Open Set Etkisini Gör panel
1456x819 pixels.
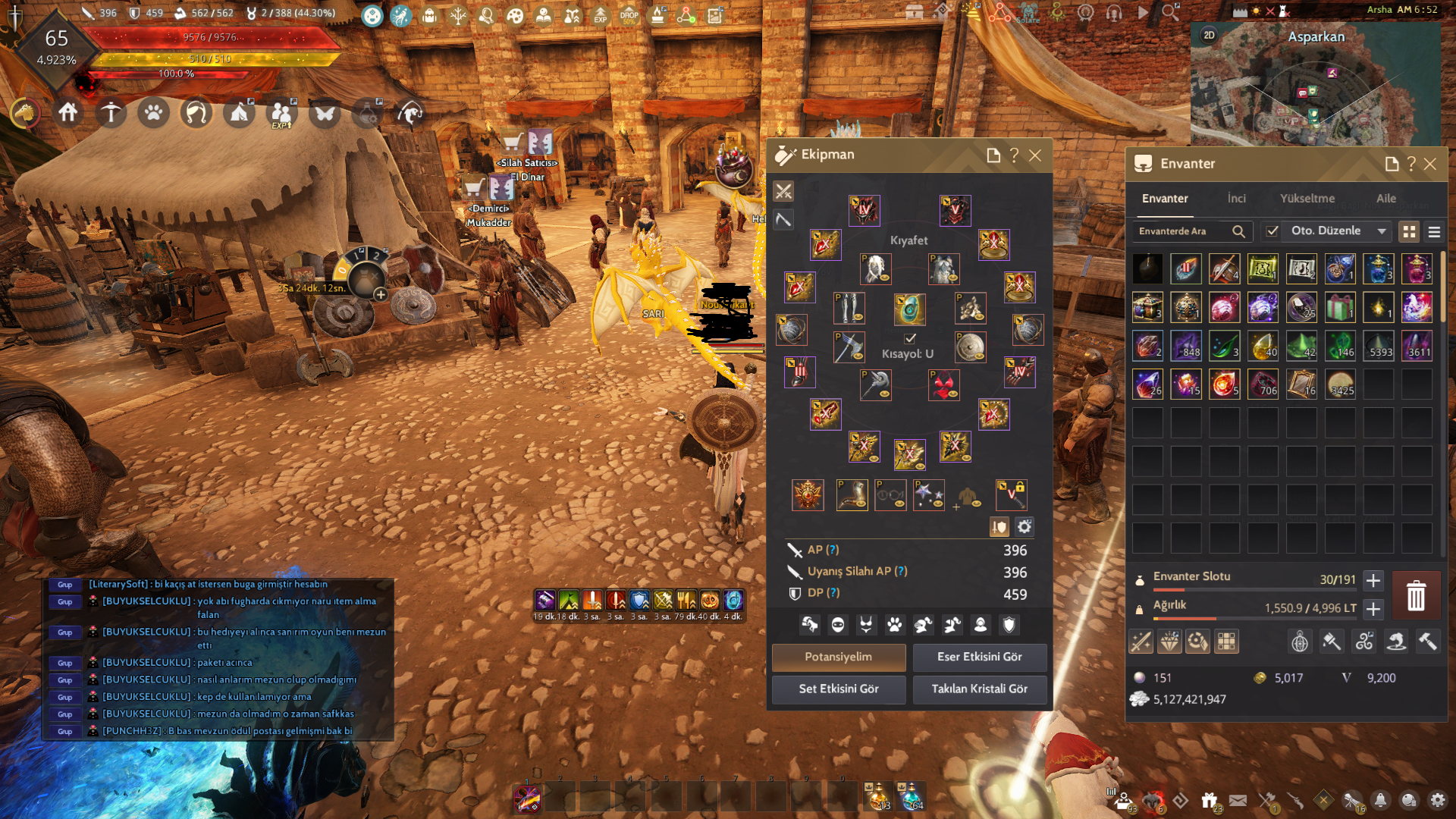coord(839,689)
